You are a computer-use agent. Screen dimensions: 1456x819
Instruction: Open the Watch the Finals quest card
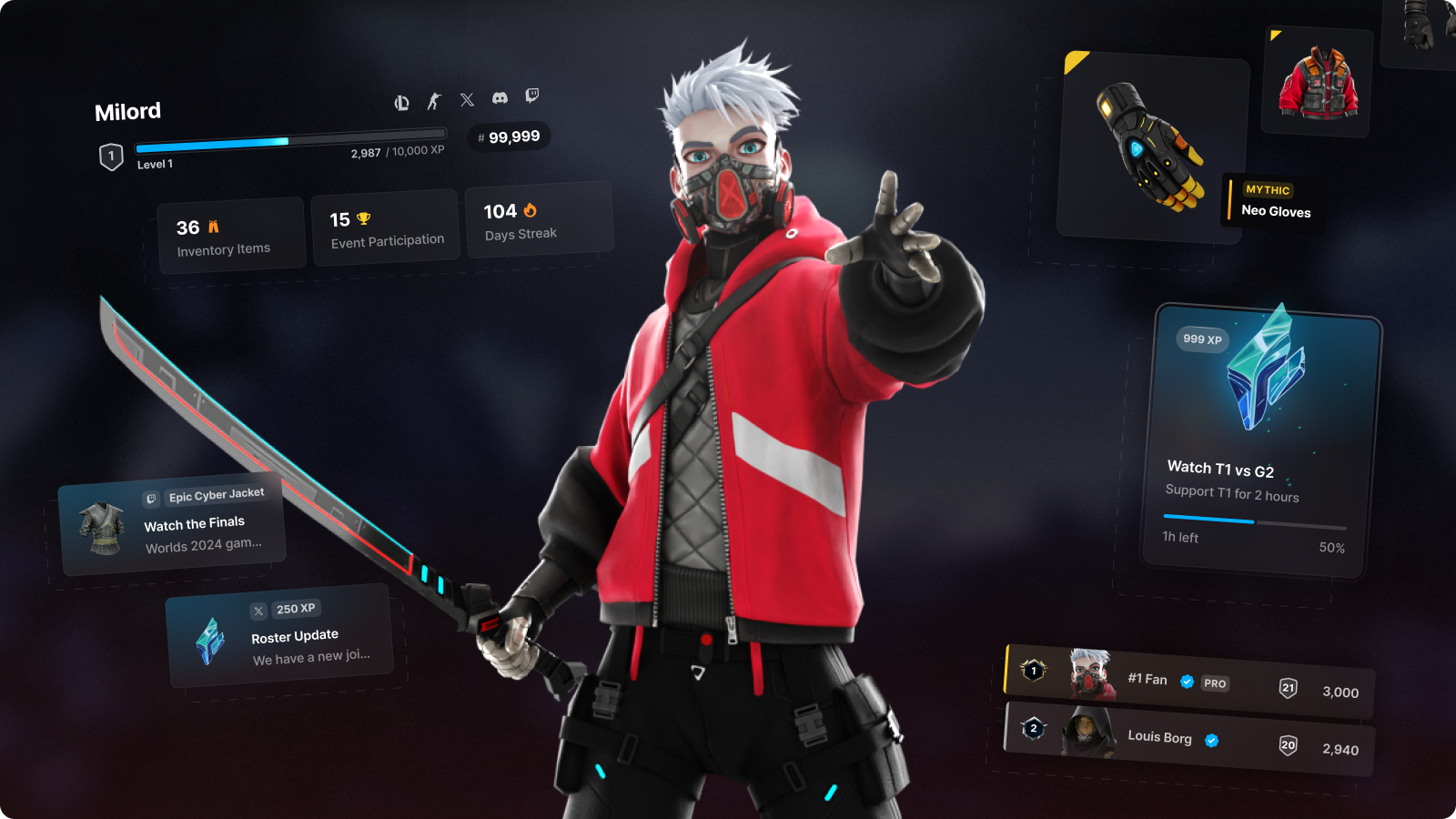(x=173, y=524)
